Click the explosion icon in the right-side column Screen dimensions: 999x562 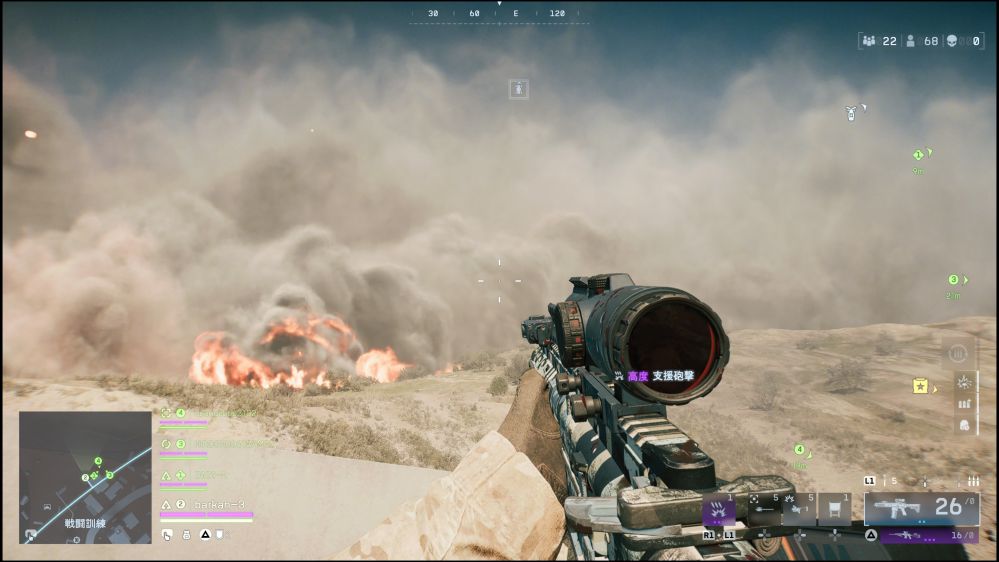coord(964,381)
